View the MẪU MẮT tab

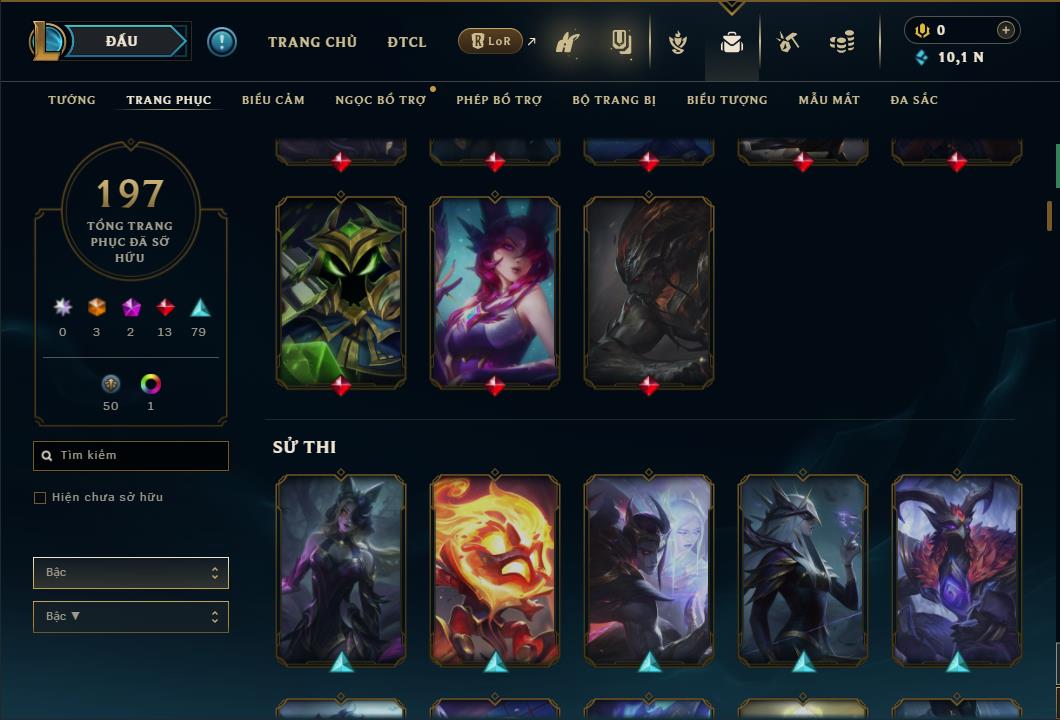click(x=829, y=100)
